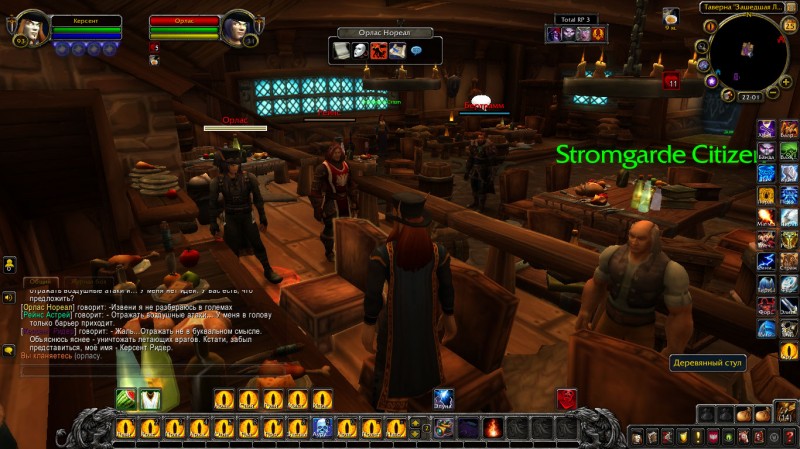Open the white mask icon on Орлас panel
Screen dimensions: 800x449
click(x=359, y=50)
